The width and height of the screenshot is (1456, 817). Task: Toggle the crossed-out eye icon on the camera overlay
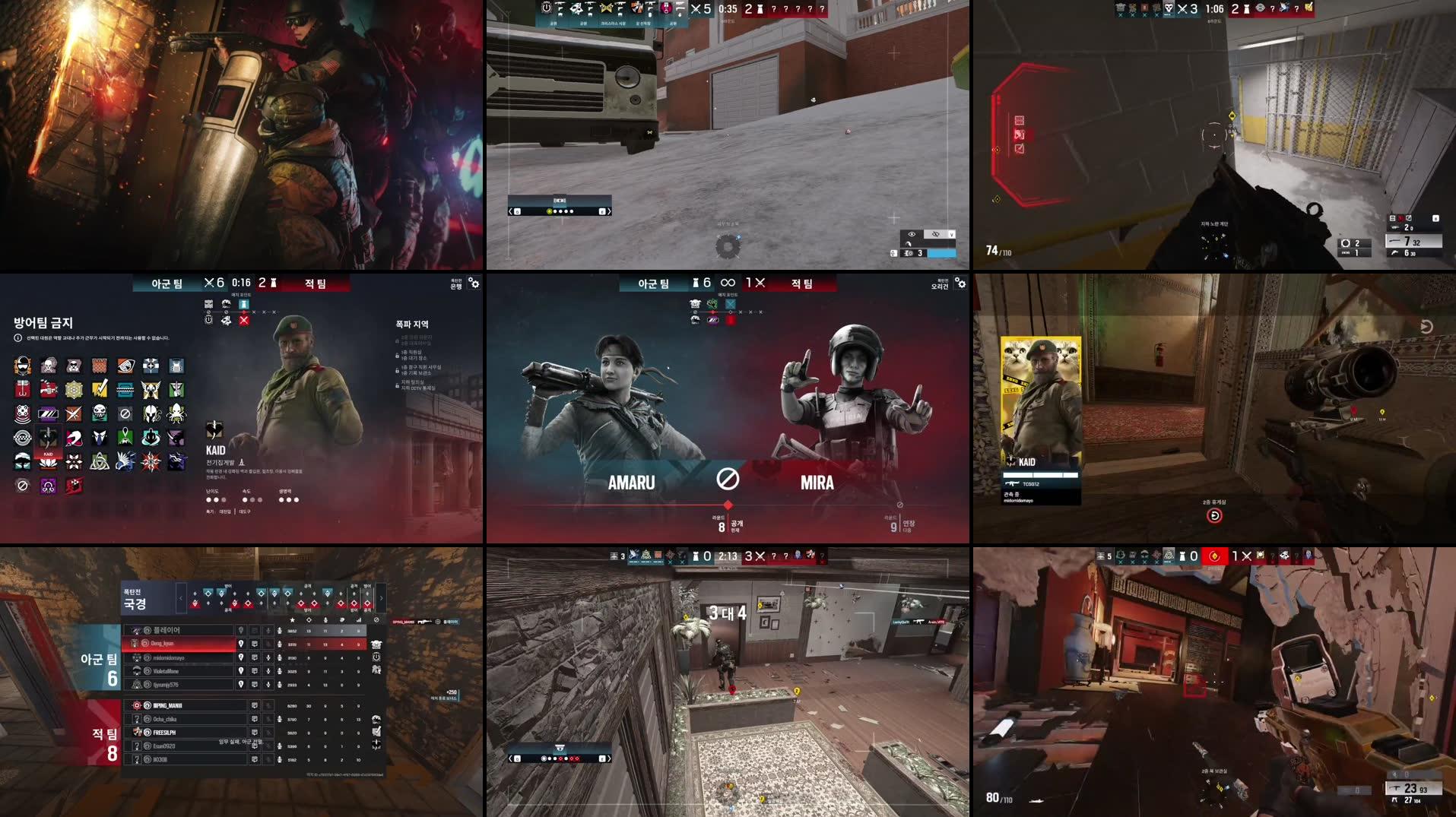[936, 234]
